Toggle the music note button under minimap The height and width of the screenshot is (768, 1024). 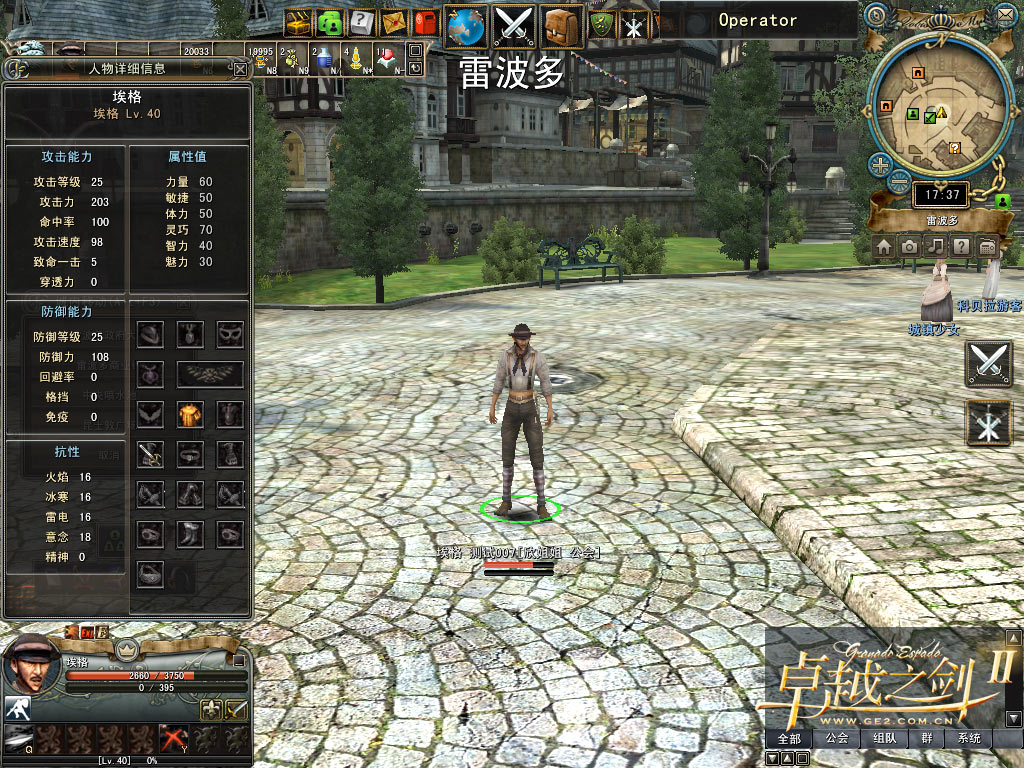pos(935,247)
